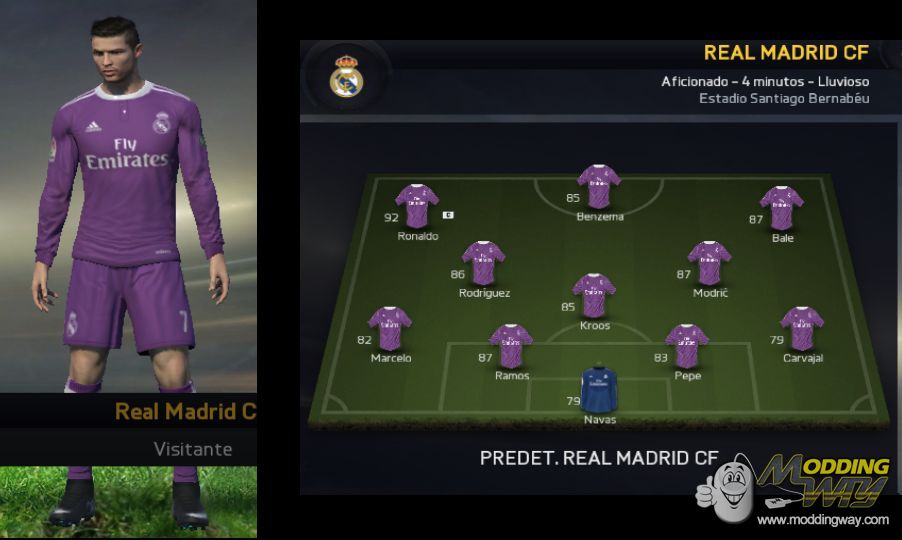Click the Real Madrid club crest
This screenshot has height=540, width=902.
click(347, 77)
